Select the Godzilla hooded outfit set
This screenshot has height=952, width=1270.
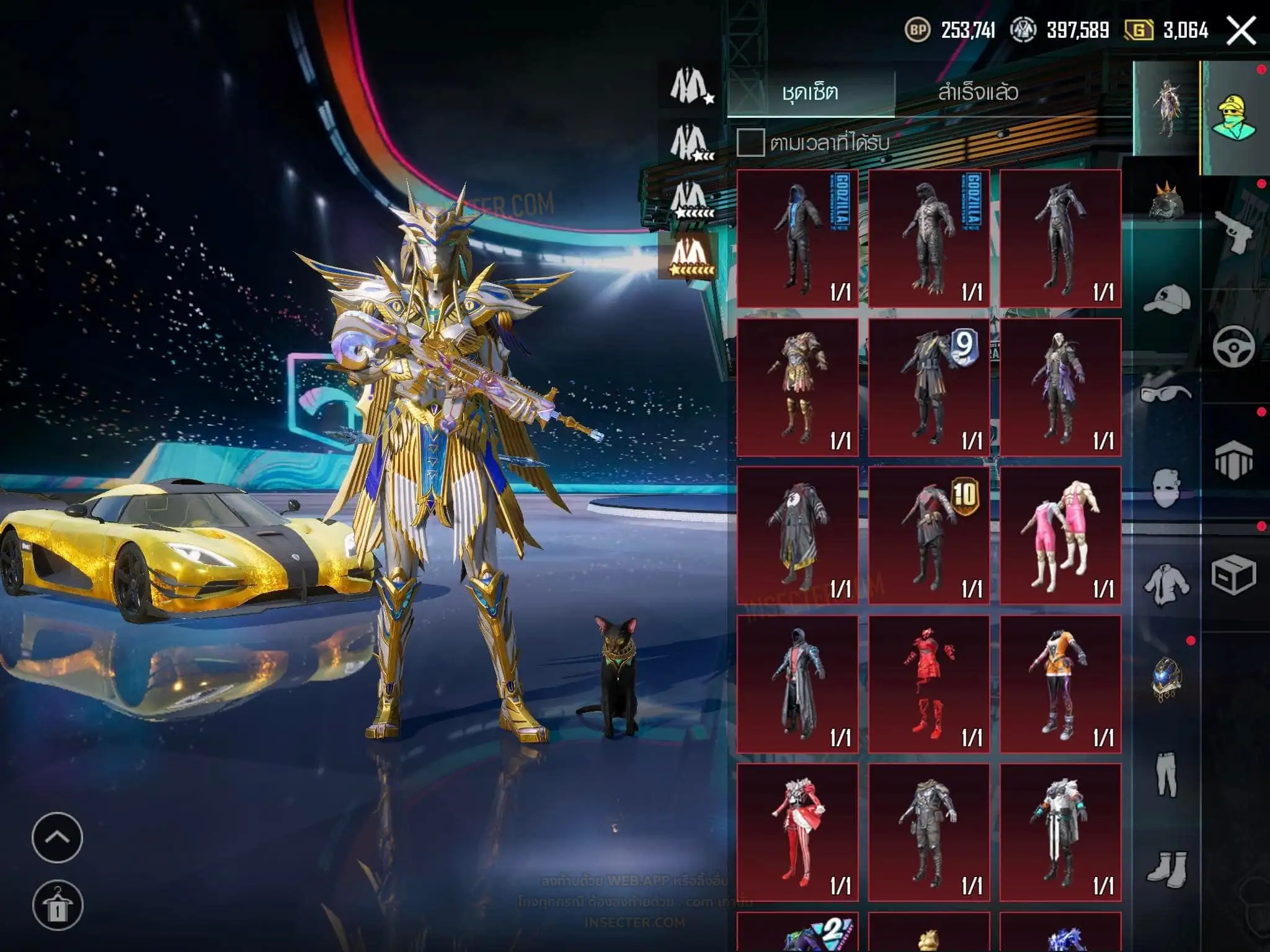pyautogui.click(x=797, y=239)
